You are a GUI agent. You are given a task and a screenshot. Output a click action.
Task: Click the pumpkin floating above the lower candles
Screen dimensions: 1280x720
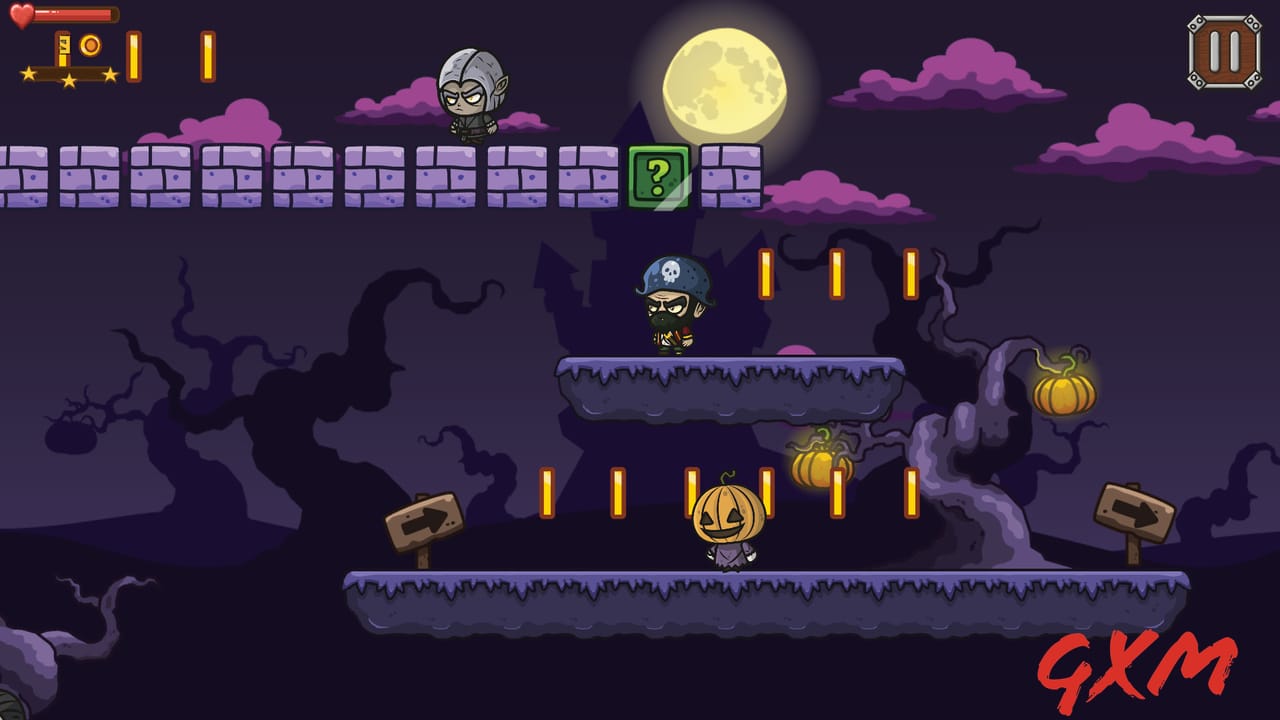pyautogui.click(x=820, y=468)
